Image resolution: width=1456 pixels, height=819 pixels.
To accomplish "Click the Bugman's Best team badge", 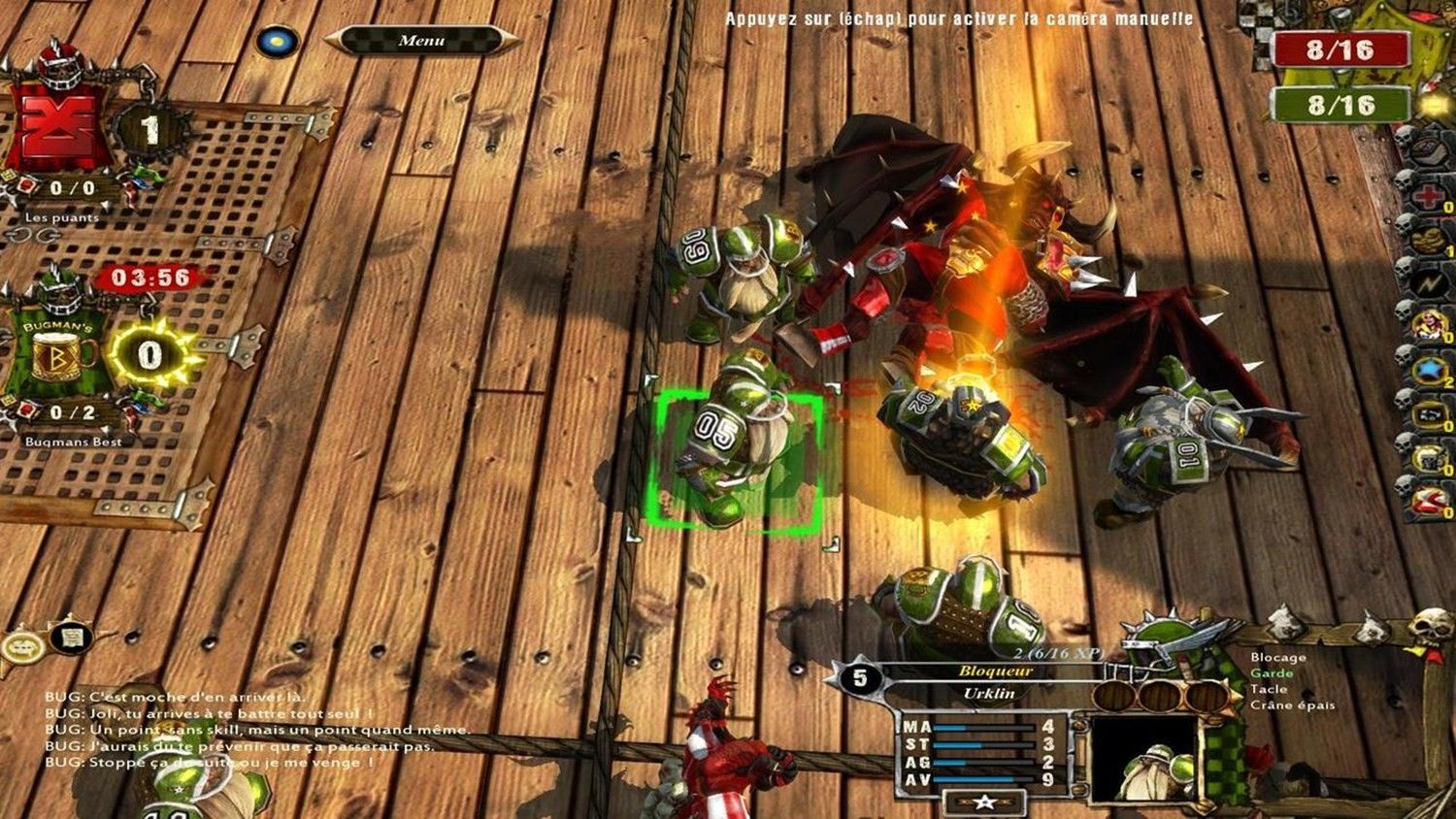I will tap(60, 354).
